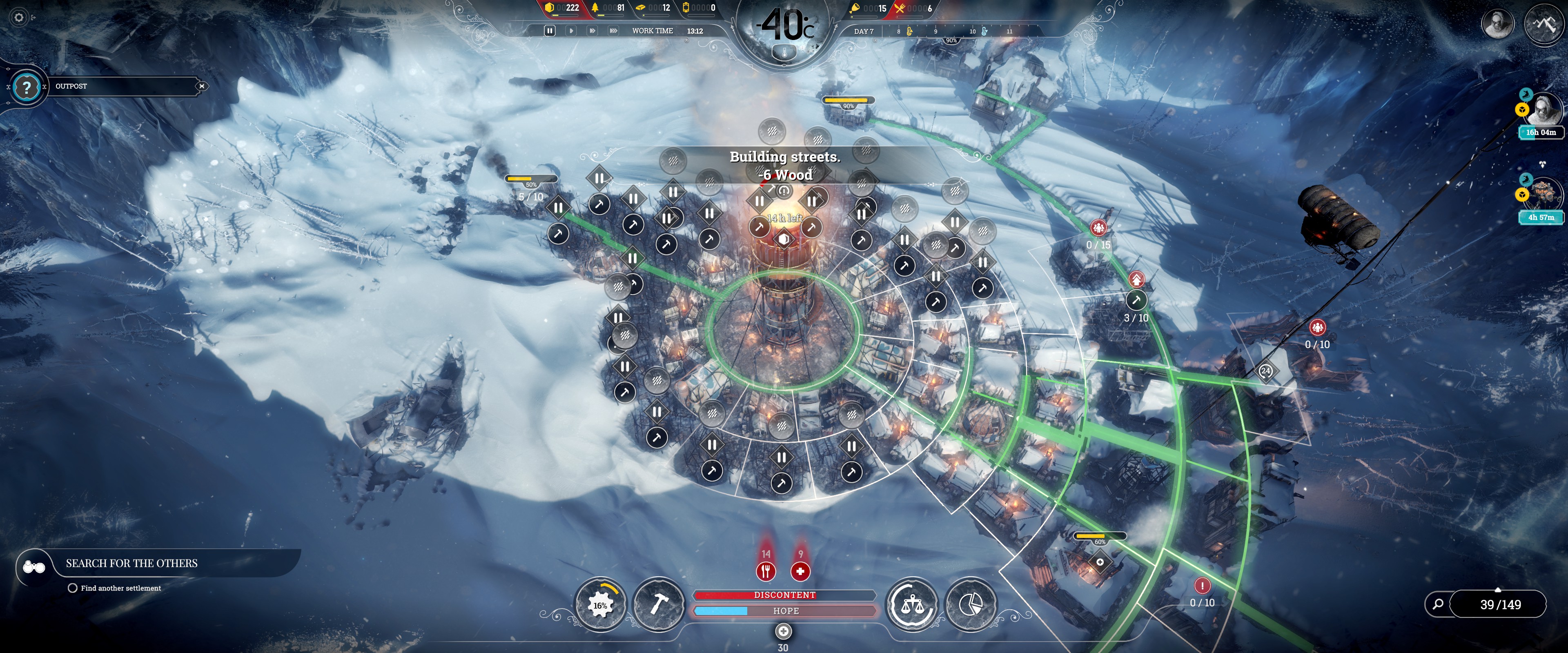1568x653 pixels.
Task: Open the hammer construction menu
Action: coord(659,605)
